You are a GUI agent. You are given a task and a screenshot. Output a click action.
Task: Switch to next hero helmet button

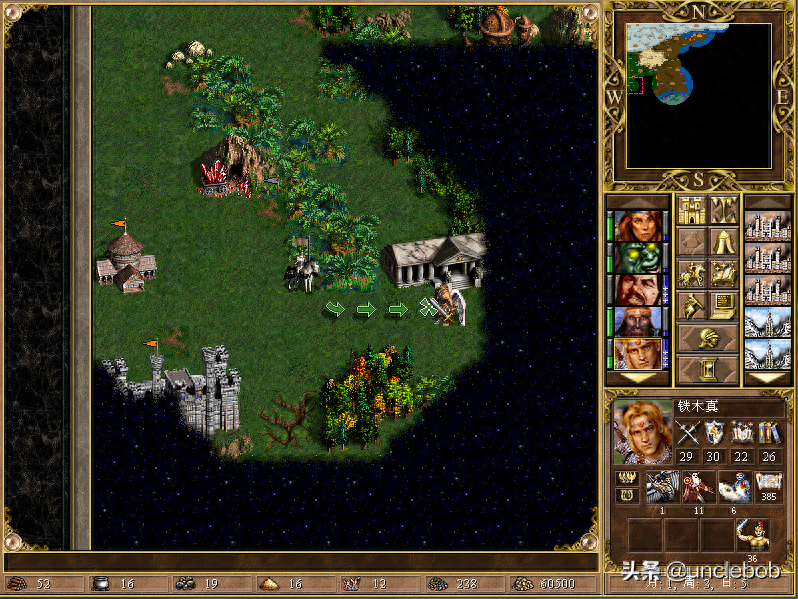click(x=707, y=338)
